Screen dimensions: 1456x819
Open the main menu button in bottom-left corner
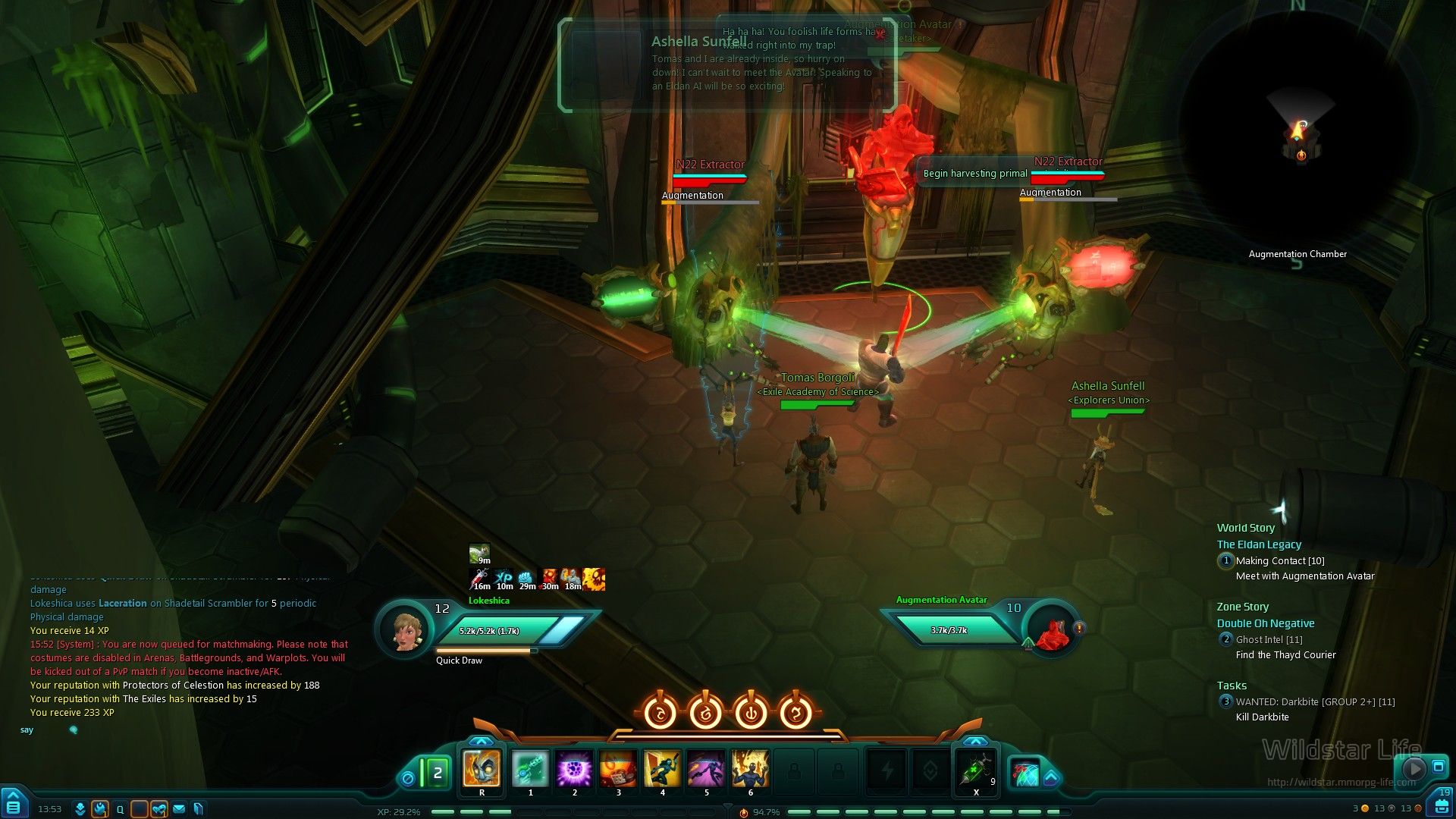13,804
